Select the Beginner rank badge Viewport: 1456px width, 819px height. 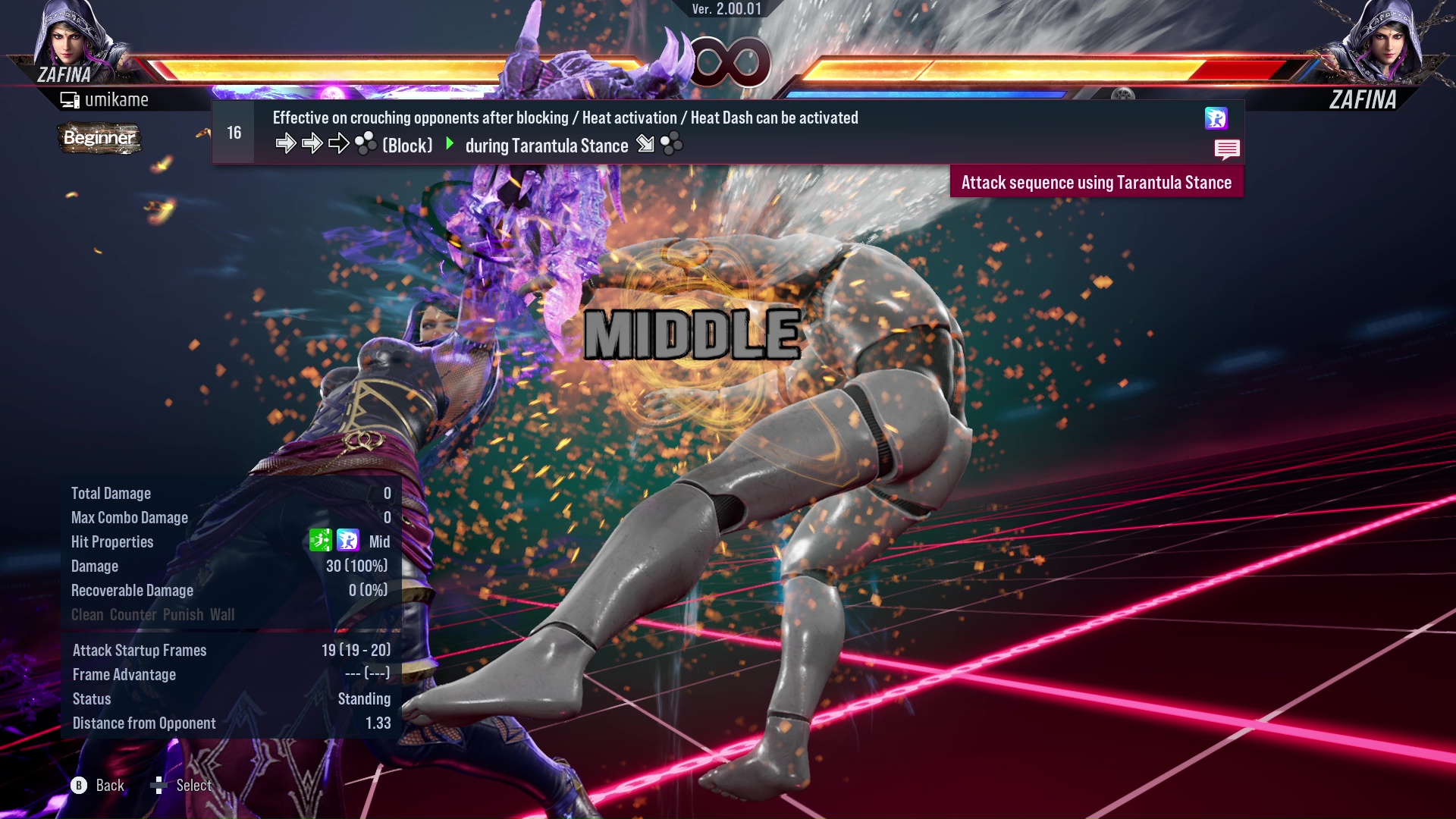pos(99,138)
